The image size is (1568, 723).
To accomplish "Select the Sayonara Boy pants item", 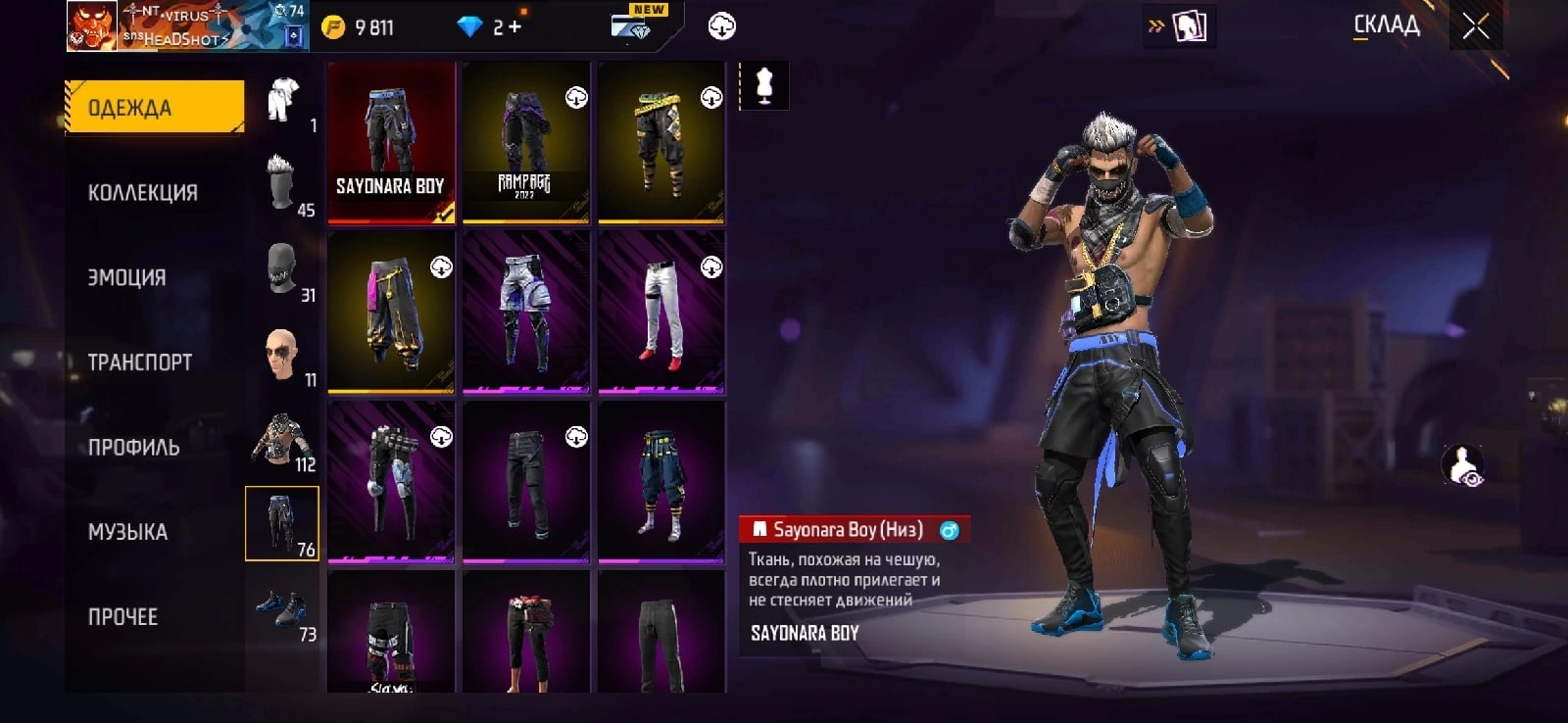I will (391, 142).
